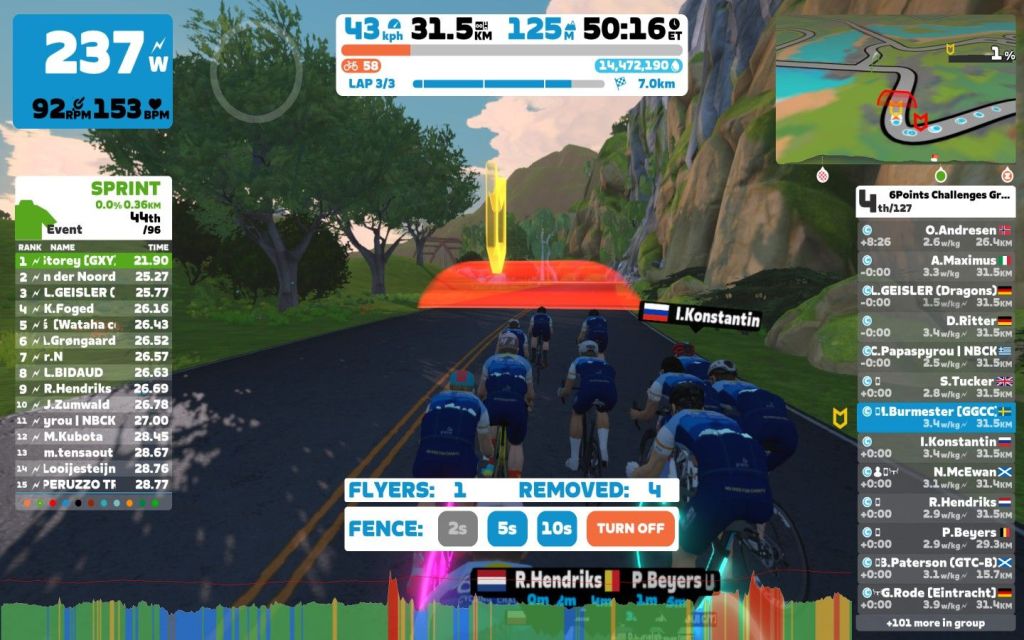Select rider D.Ritter in nearby list

point(936,326)
